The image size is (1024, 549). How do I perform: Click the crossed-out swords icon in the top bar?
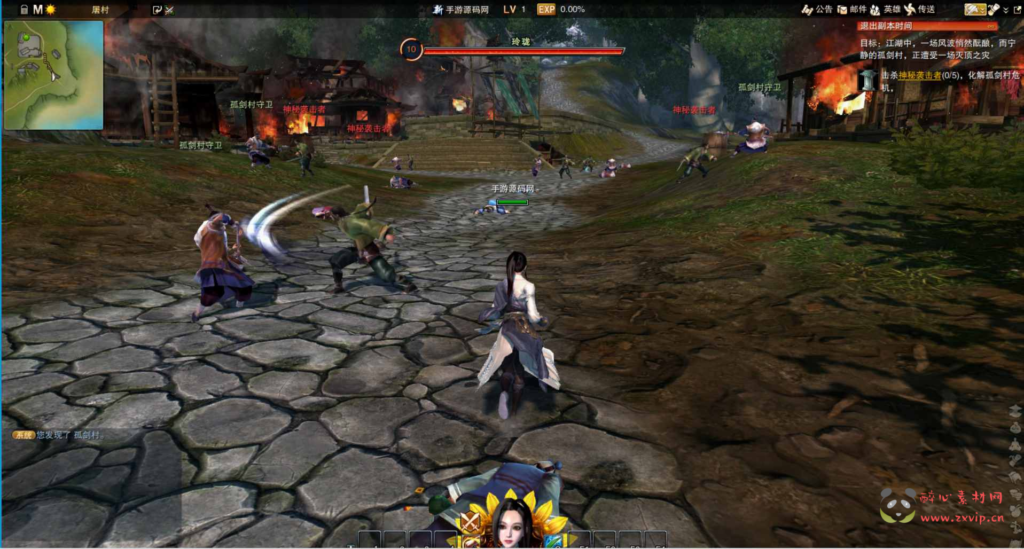point(168,9)
